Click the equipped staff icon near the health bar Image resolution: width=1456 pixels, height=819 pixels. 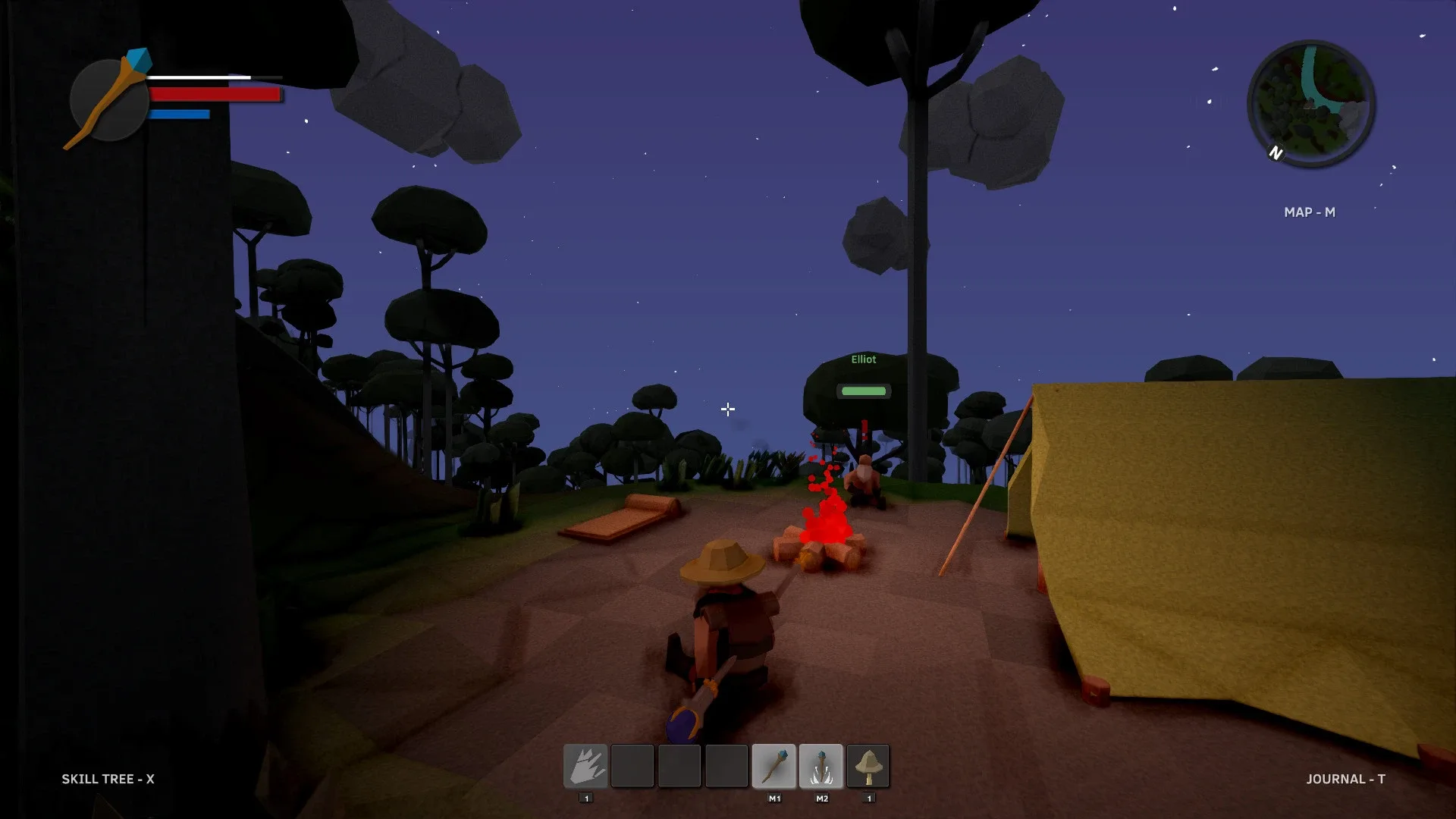point(110,99)
